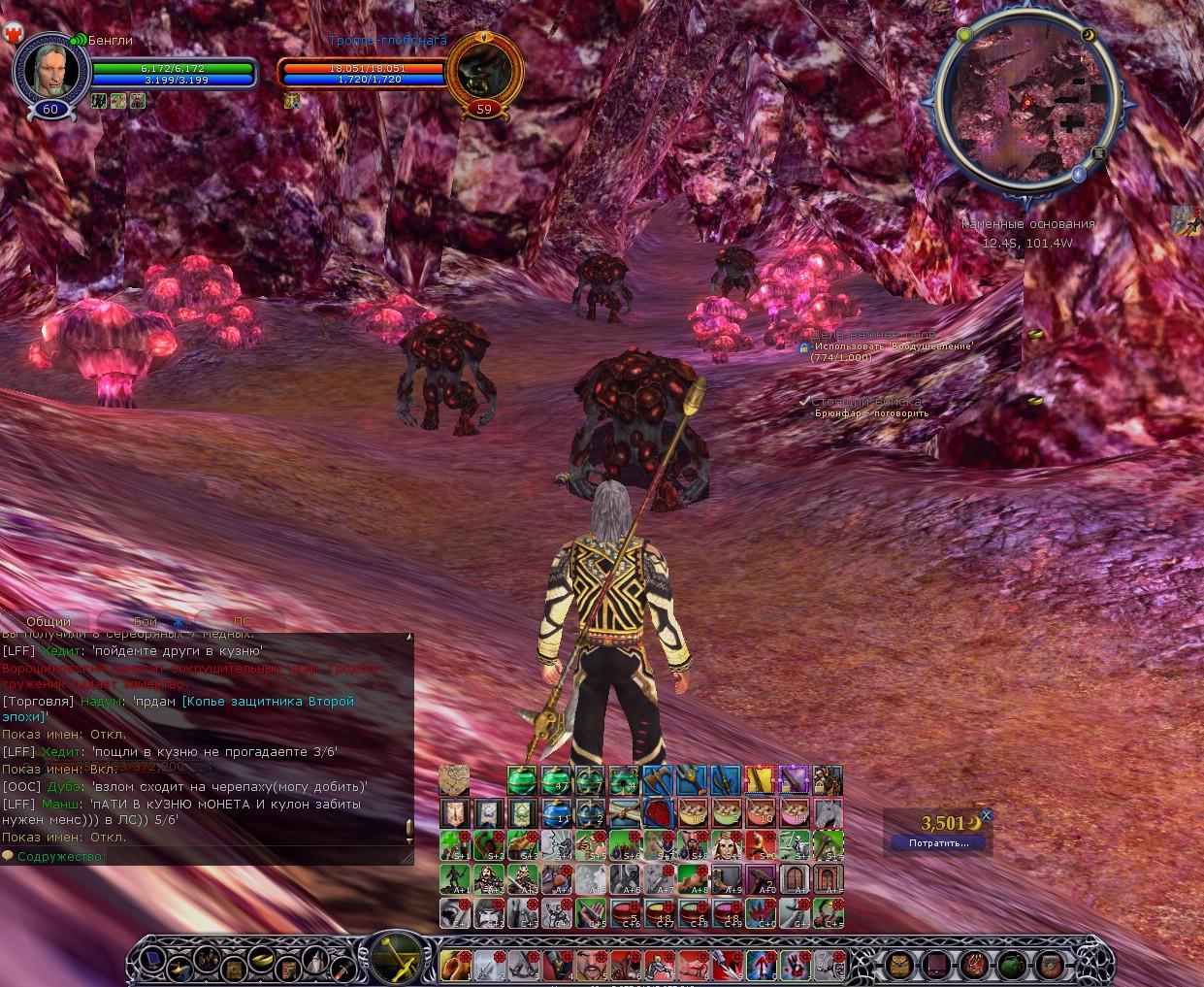Click the moon icon on minimap ring
This screenshot has height=987, width=1204.
(x=1088, y=36)
